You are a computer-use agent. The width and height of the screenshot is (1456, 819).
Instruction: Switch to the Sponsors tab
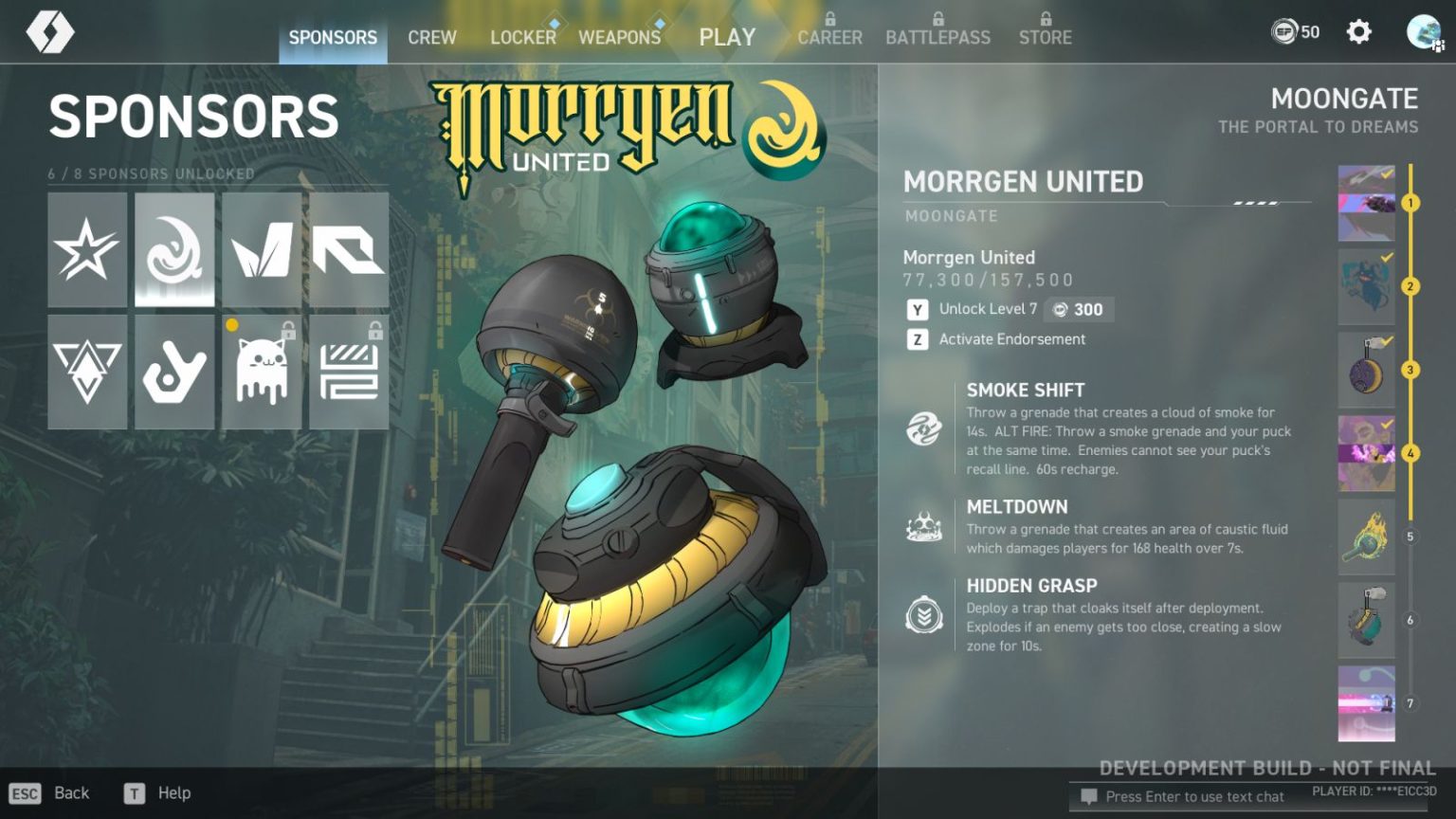coord(333,38)
